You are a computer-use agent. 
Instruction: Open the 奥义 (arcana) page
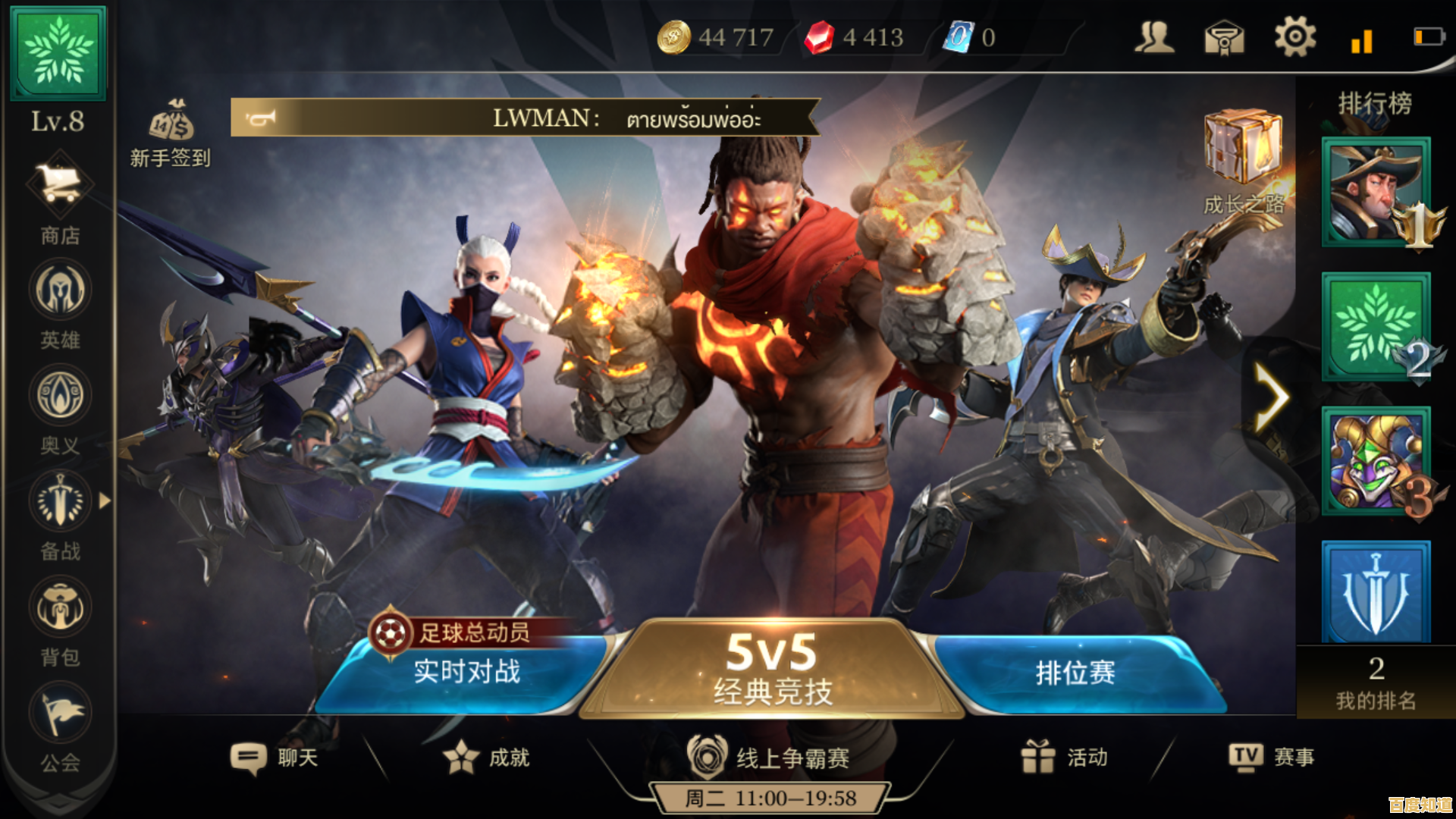point(59,396)
